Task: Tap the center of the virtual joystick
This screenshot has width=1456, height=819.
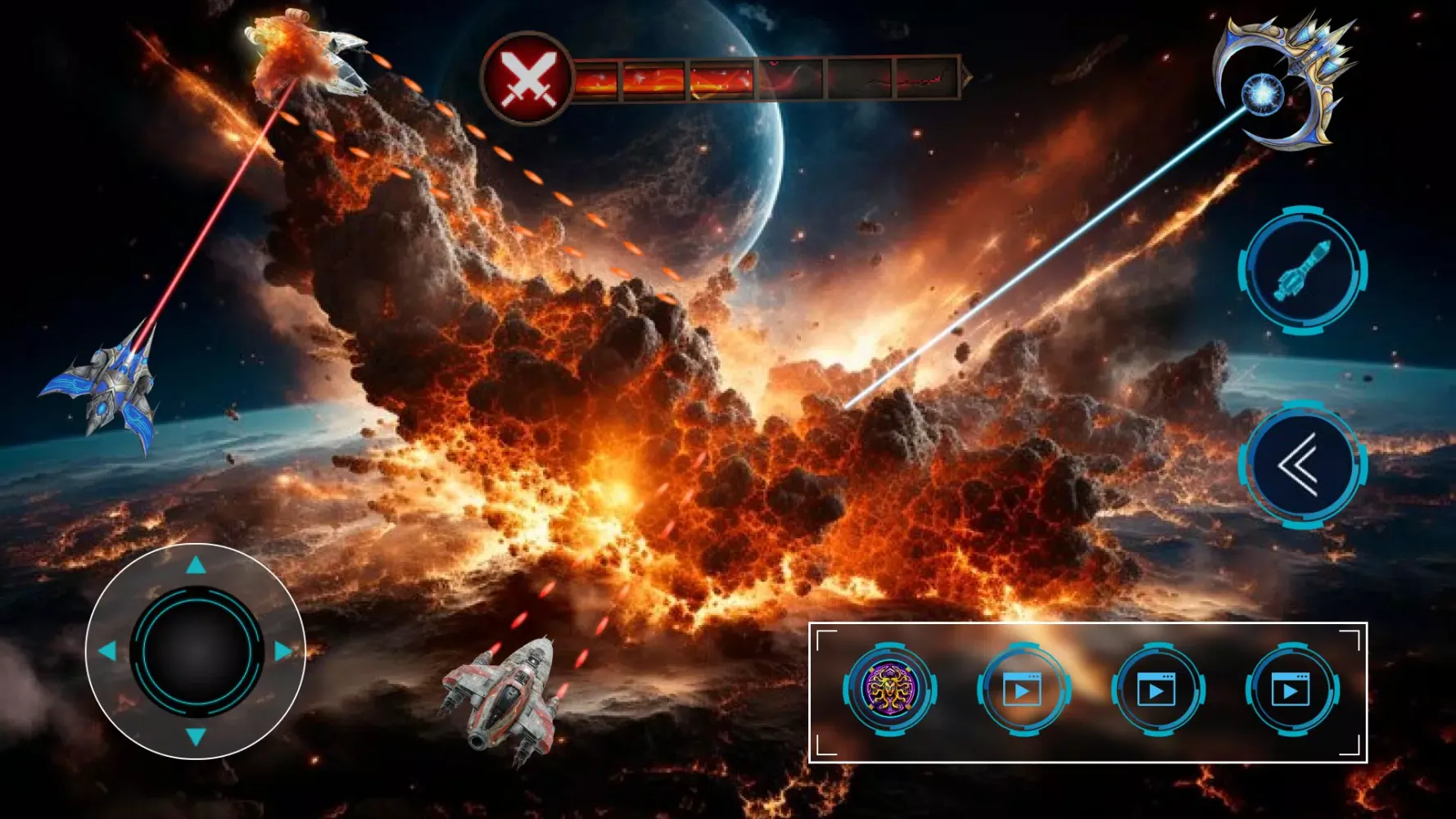Action: [x=194, y=649]
